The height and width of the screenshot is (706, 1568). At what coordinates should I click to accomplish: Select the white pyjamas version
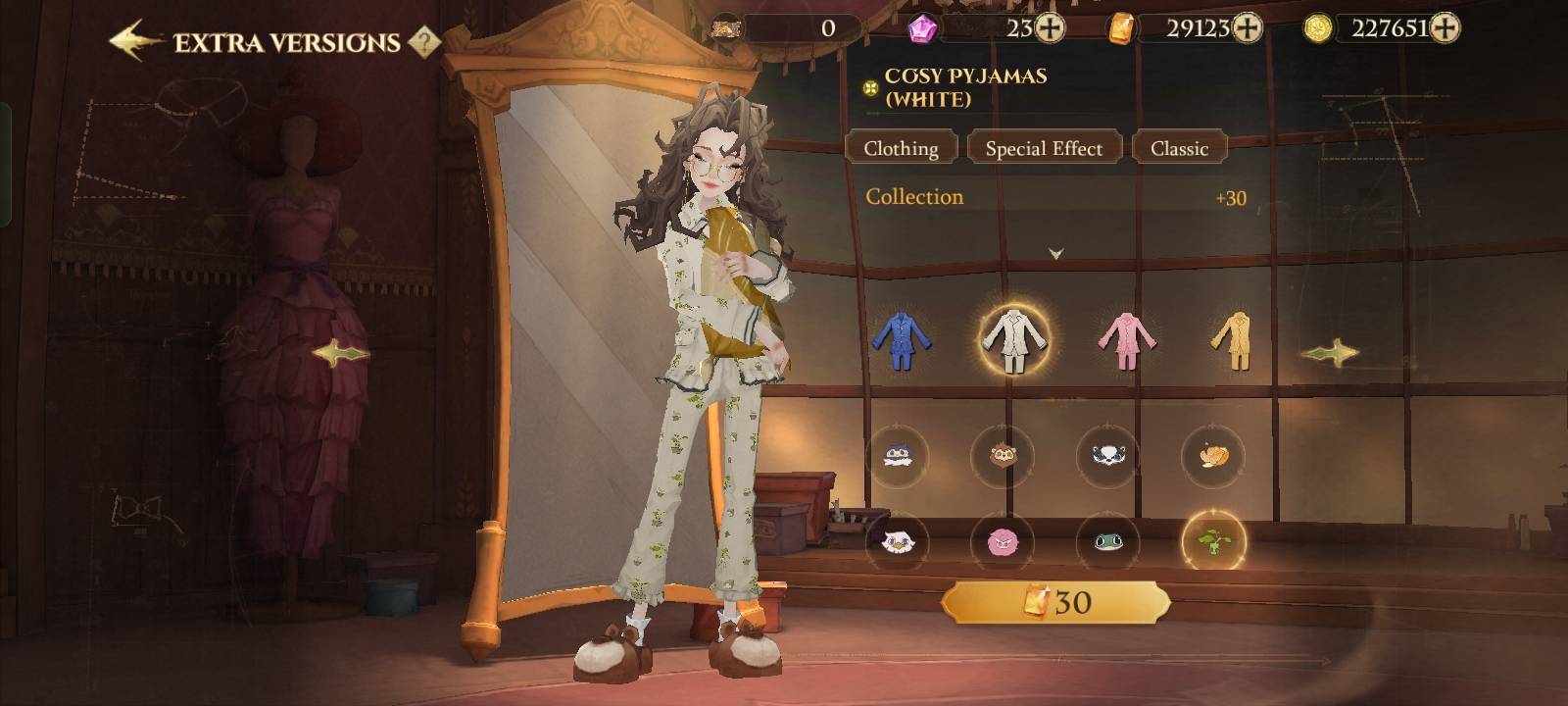click(1013, 339)
